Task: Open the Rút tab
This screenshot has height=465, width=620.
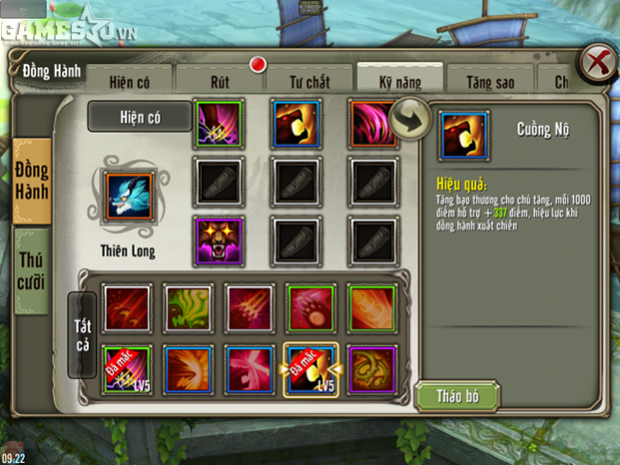Action: click(x=222, y=80)
